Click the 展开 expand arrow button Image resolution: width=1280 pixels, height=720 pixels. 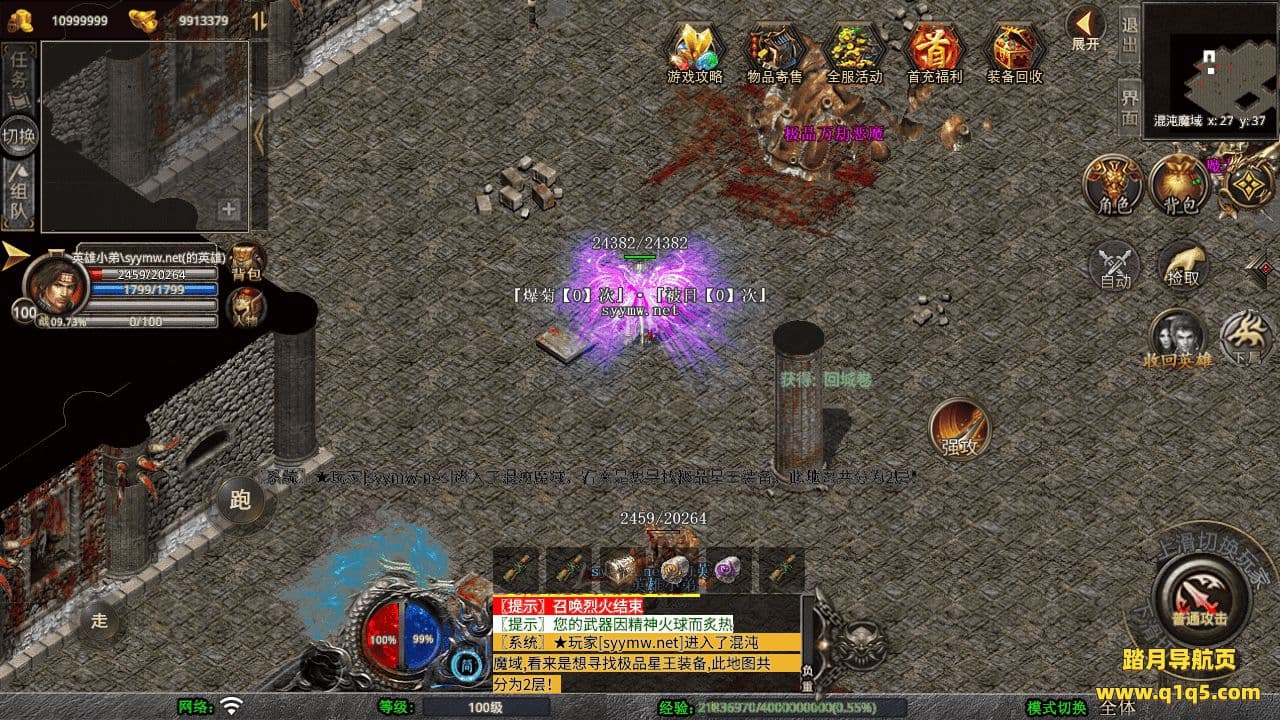click(x=1085, y=29)
